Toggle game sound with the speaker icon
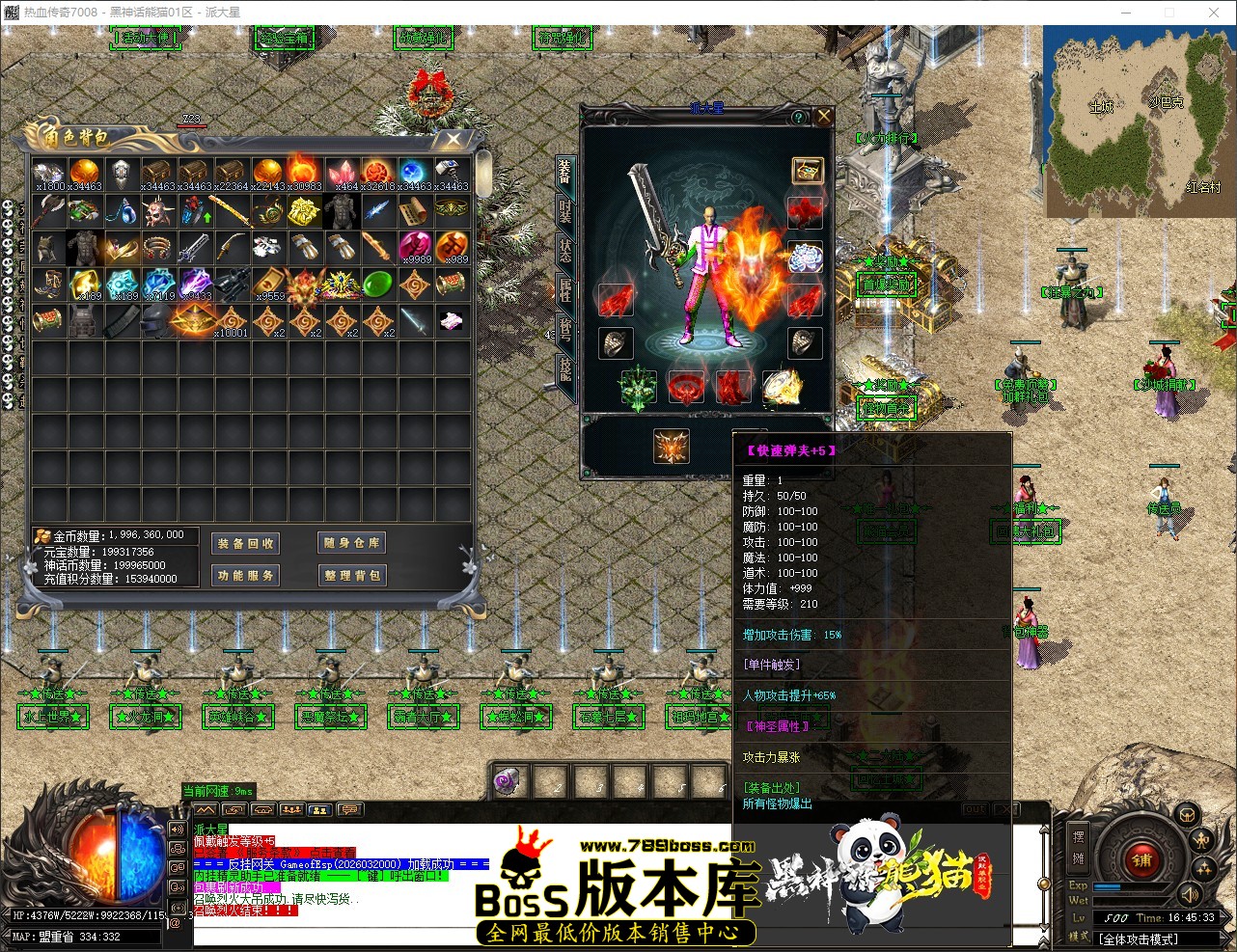 tap(1190, 896)
